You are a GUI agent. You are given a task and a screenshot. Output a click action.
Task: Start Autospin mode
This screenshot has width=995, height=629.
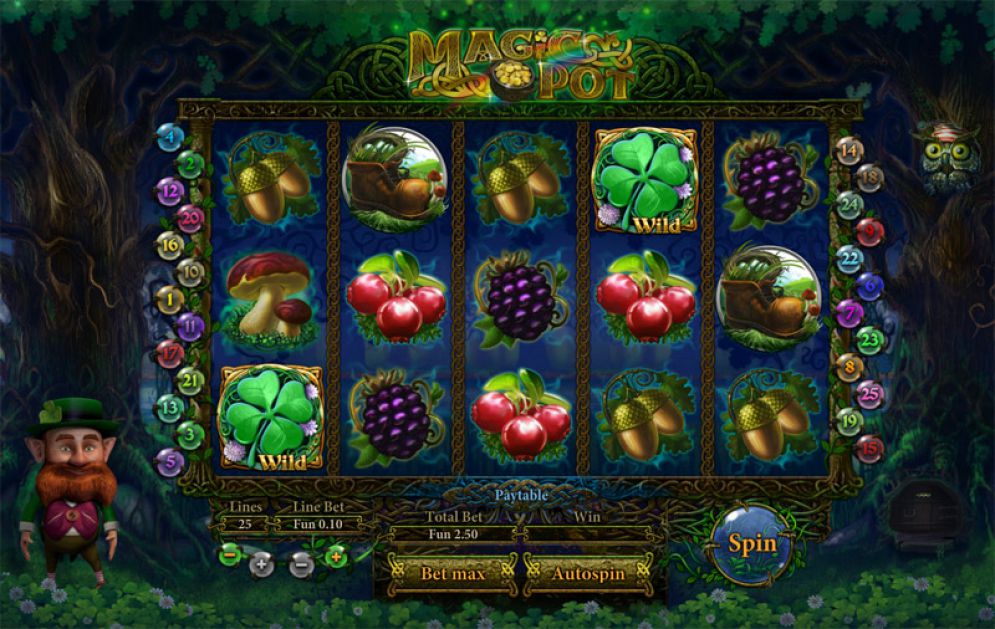coord(588,573)
